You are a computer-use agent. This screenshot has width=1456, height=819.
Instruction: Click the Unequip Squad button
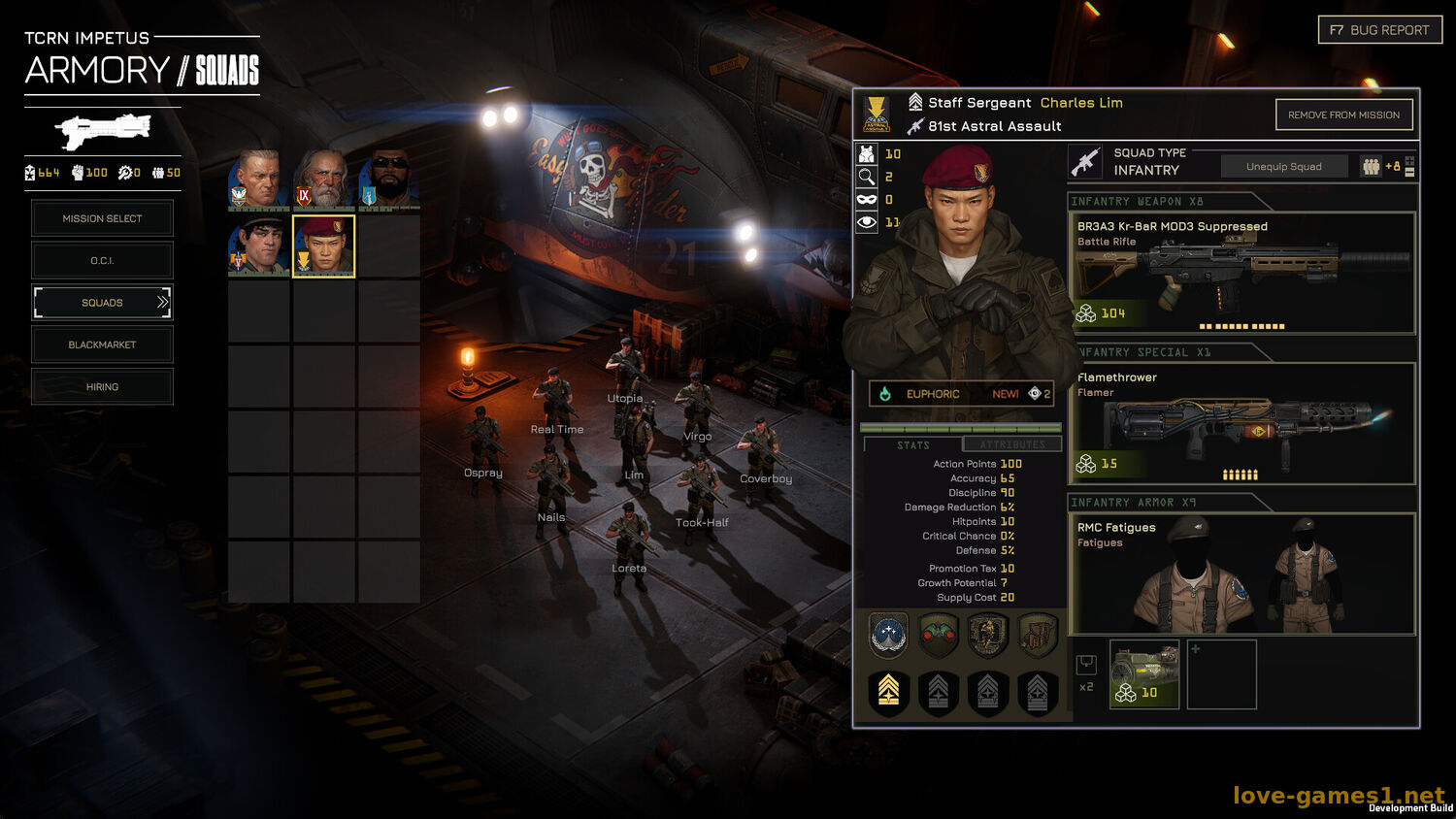point(1283,167)
